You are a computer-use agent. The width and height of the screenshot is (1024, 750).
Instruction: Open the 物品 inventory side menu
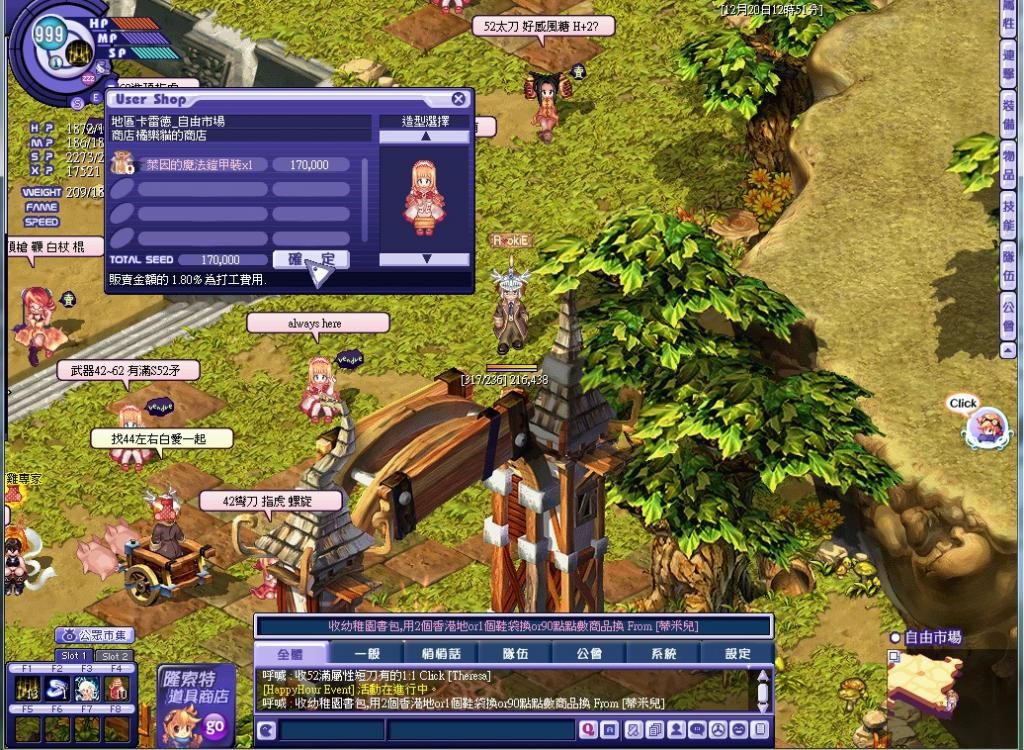click(1008, 159)
